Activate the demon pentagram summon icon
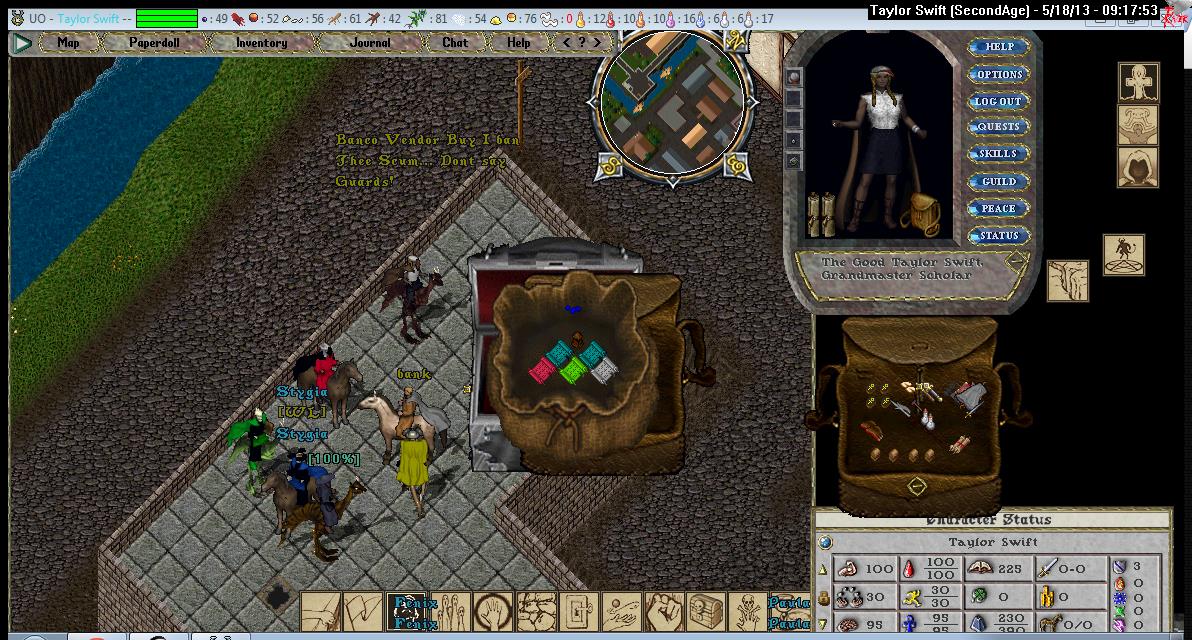Viewport: 1192px width, 640px height. (x=1123, y=255)
